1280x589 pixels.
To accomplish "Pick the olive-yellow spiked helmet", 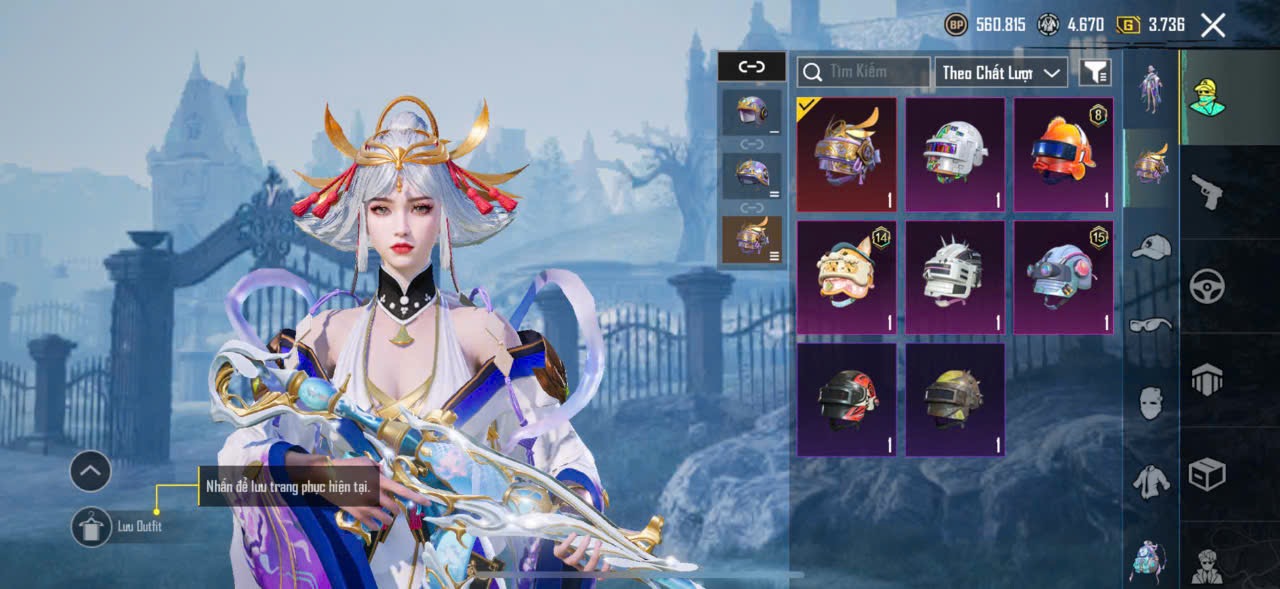I will [x=955, y=399].
